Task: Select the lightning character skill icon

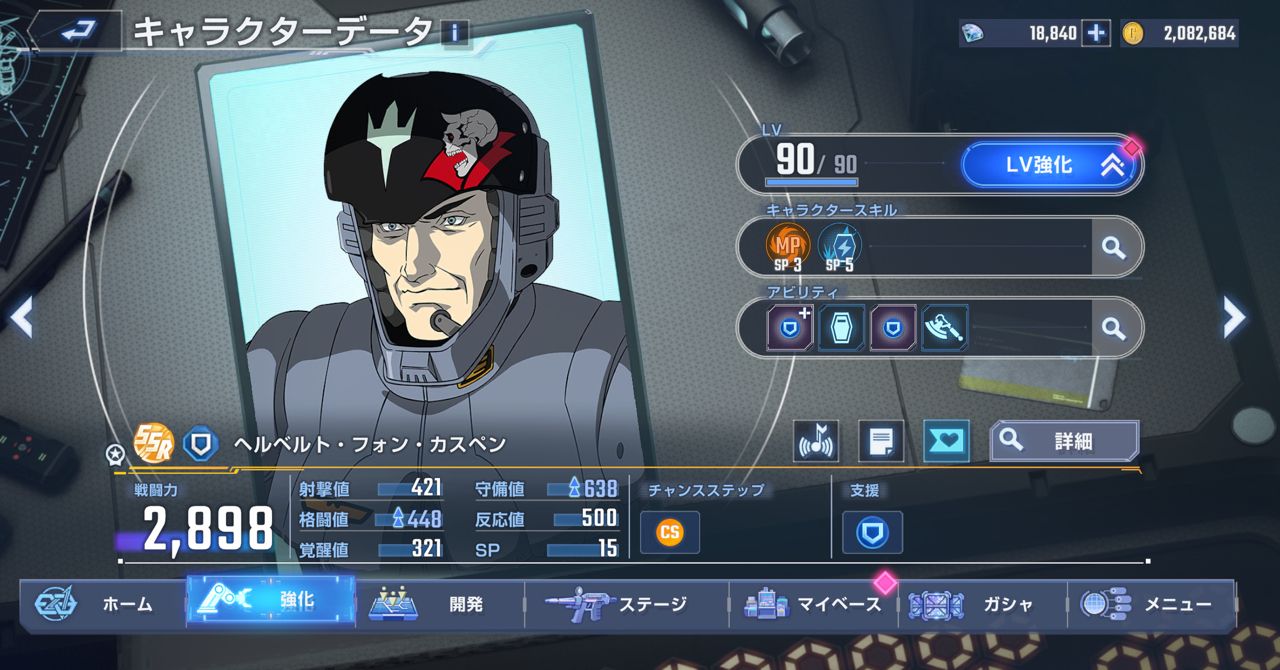Action: [x=839, y=245]
